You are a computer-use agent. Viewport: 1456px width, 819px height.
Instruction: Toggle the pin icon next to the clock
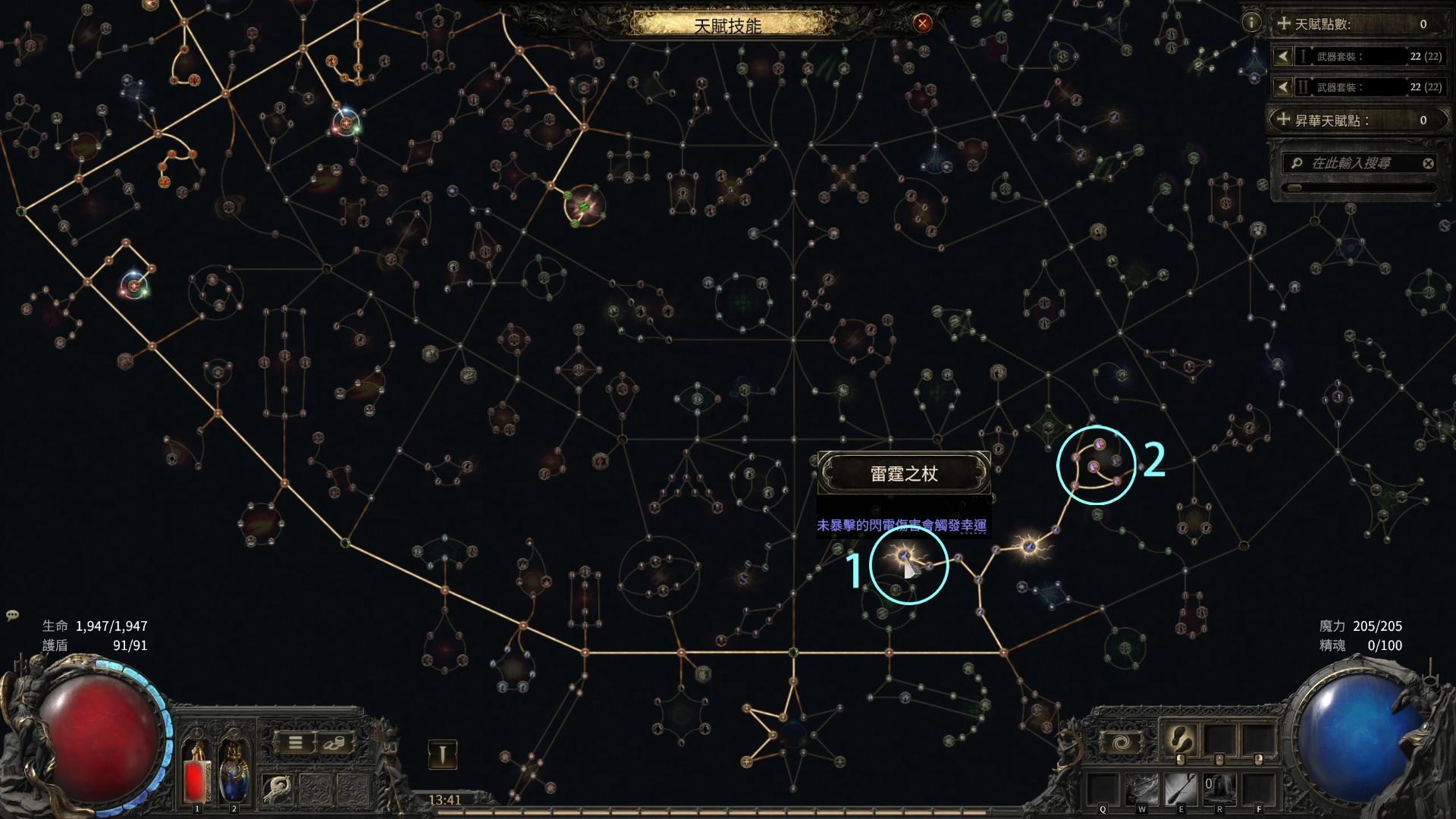(443, 754)
